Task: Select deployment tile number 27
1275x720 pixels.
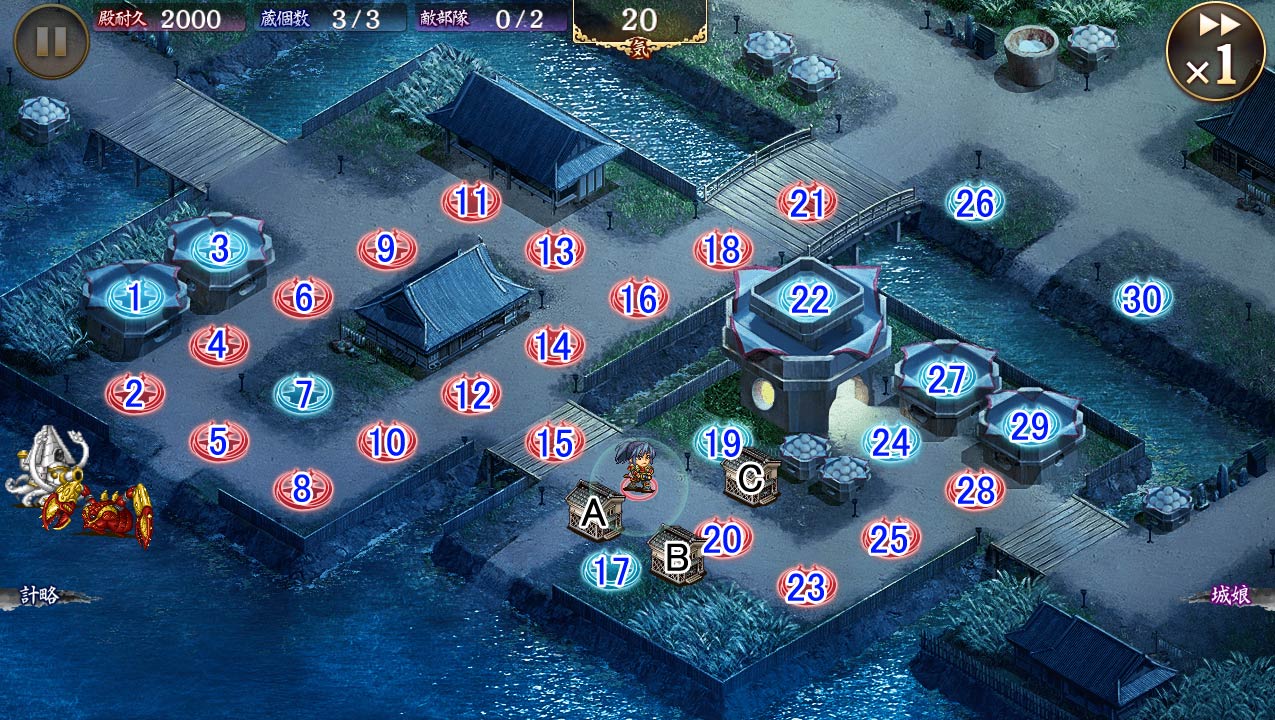Action: pyautogui.click(x=946, y=379)
